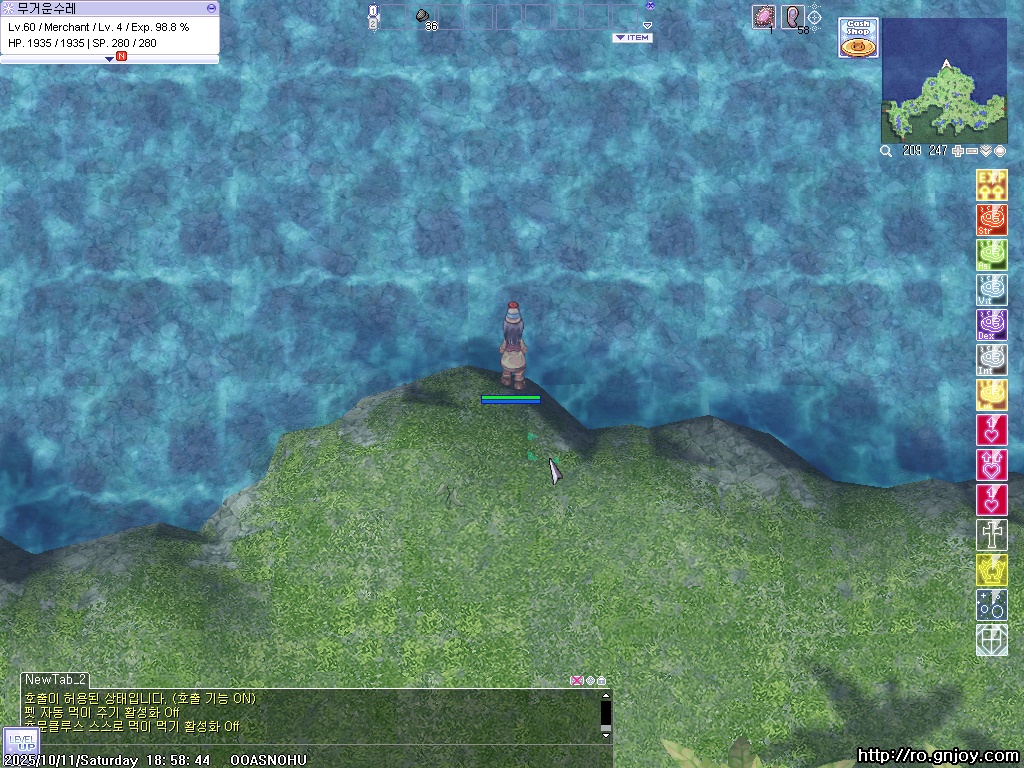Minimize the character status window
1024x768 pixels.
(x=211, y=8)
